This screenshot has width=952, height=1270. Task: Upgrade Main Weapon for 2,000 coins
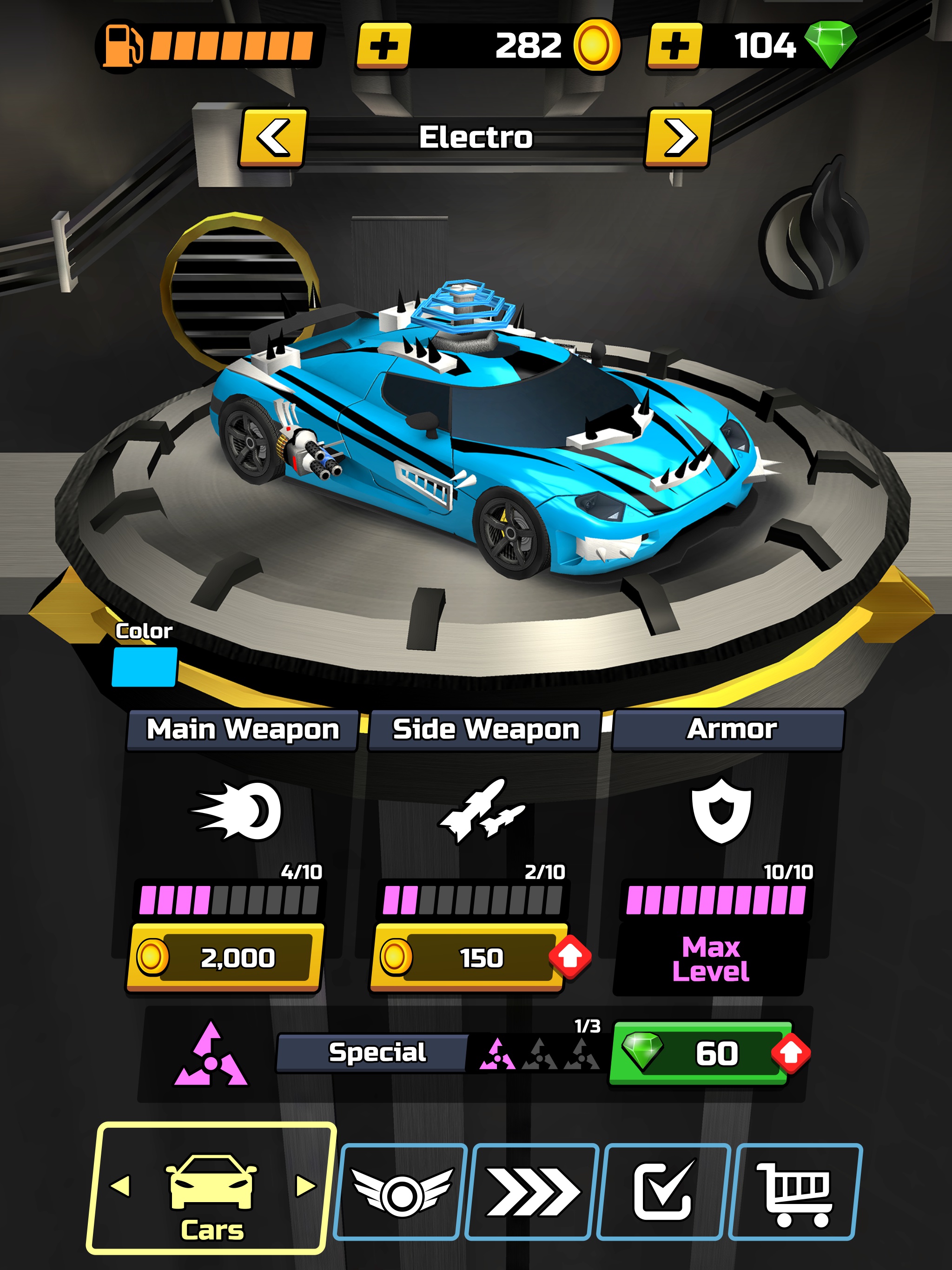(x=227, y=953)
